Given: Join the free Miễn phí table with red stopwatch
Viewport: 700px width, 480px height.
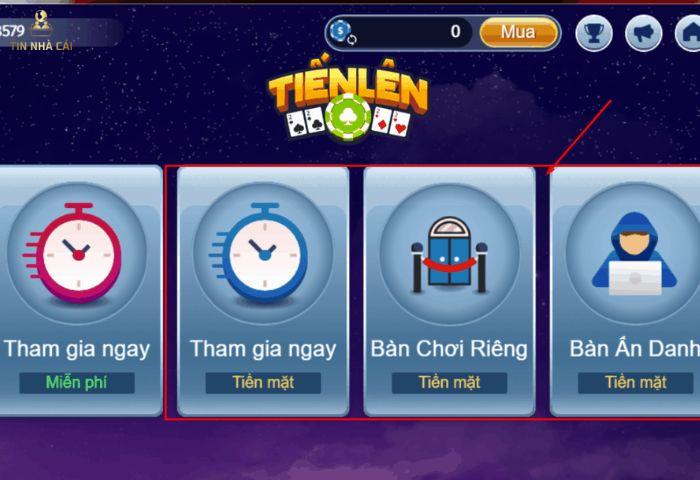Looking at the screenshot, I should (78, 290).
